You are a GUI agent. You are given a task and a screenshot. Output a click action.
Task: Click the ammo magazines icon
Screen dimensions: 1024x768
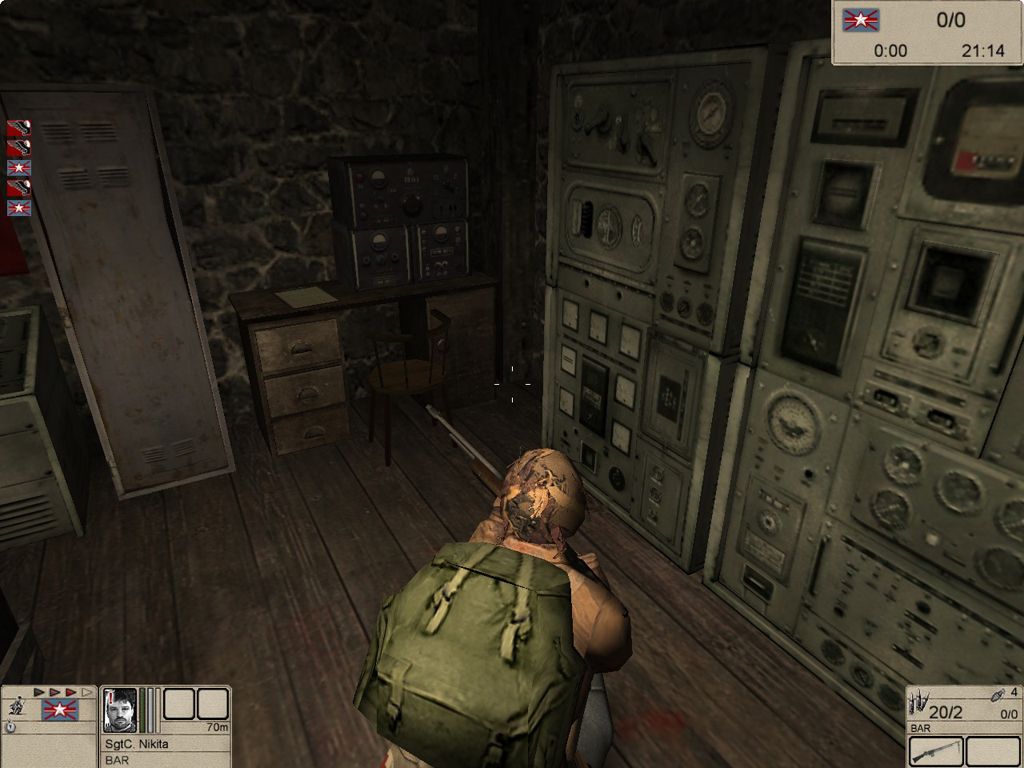tap(918, 700)
